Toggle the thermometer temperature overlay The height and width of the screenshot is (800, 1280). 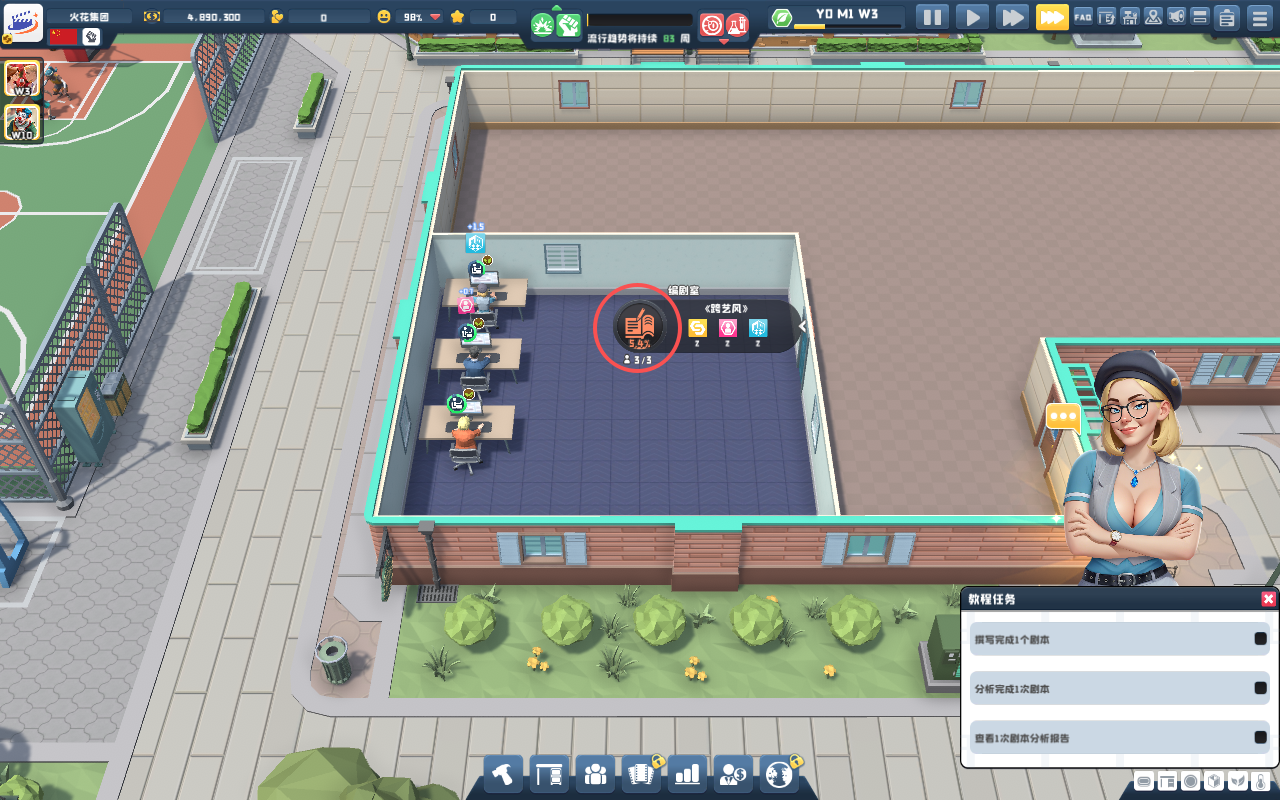tap(1260, 781)
